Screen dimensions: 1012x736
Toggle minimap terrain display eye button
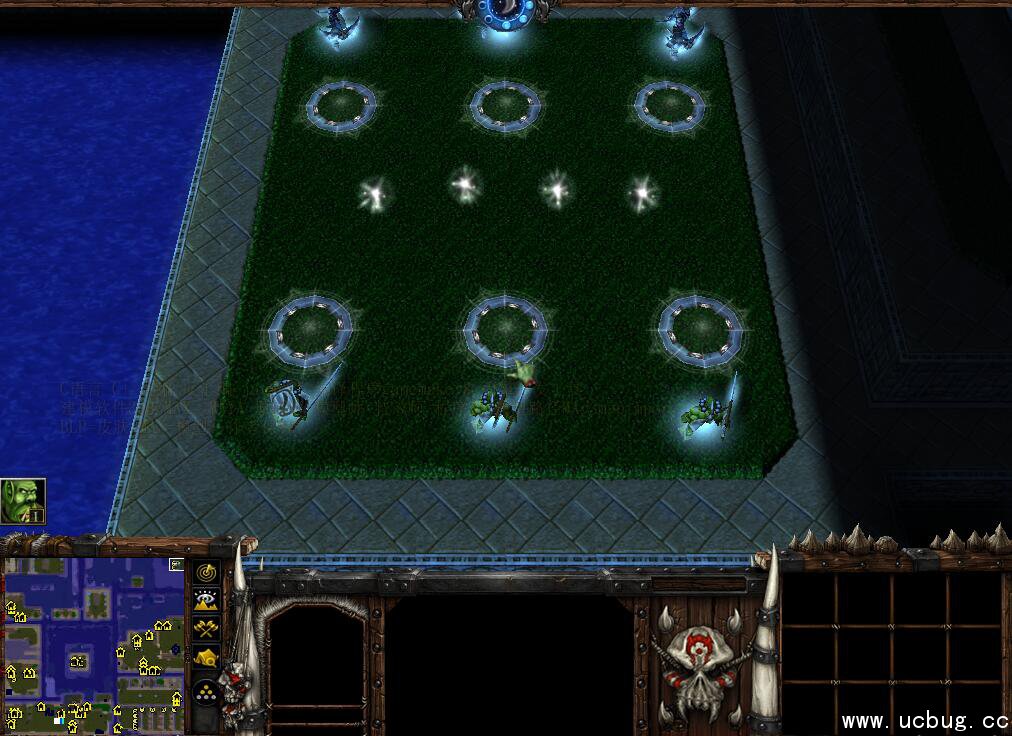(x=207, y=600)
